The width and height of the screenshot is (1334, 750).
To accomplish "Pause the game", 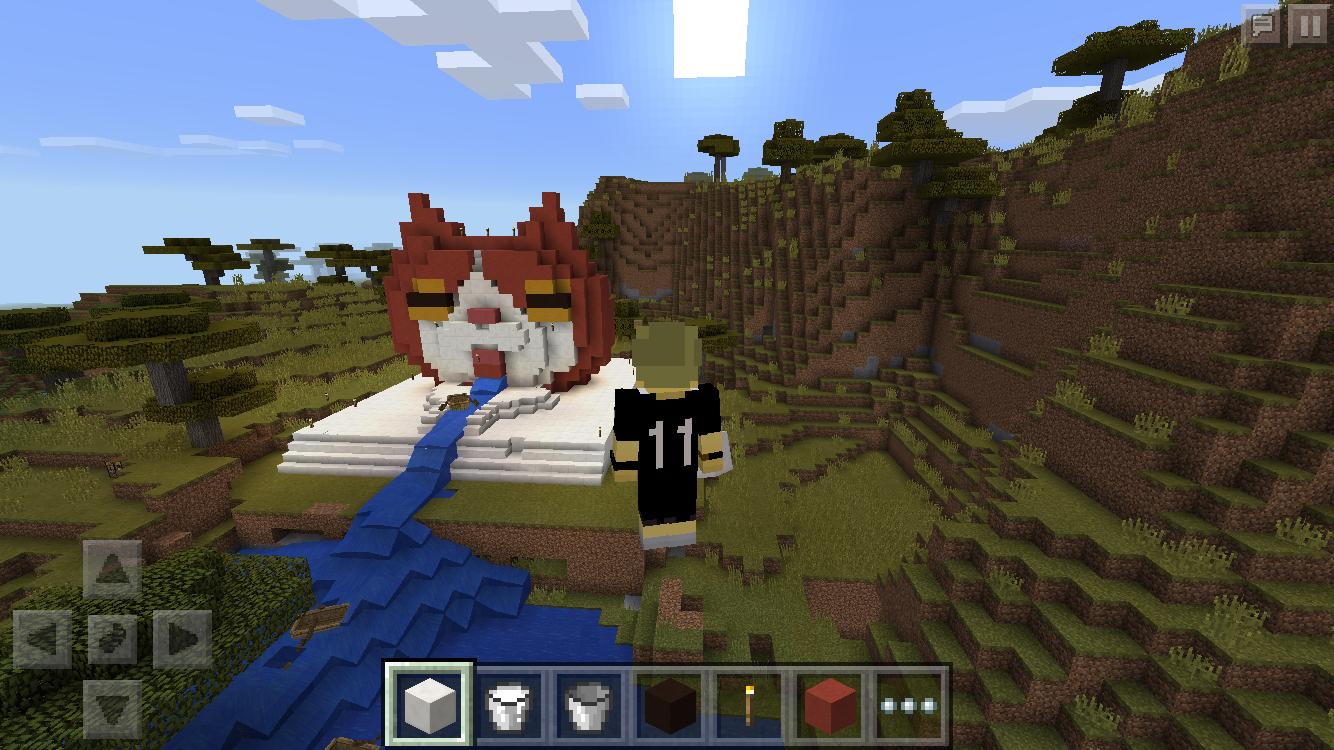I will click(1308, 26).
